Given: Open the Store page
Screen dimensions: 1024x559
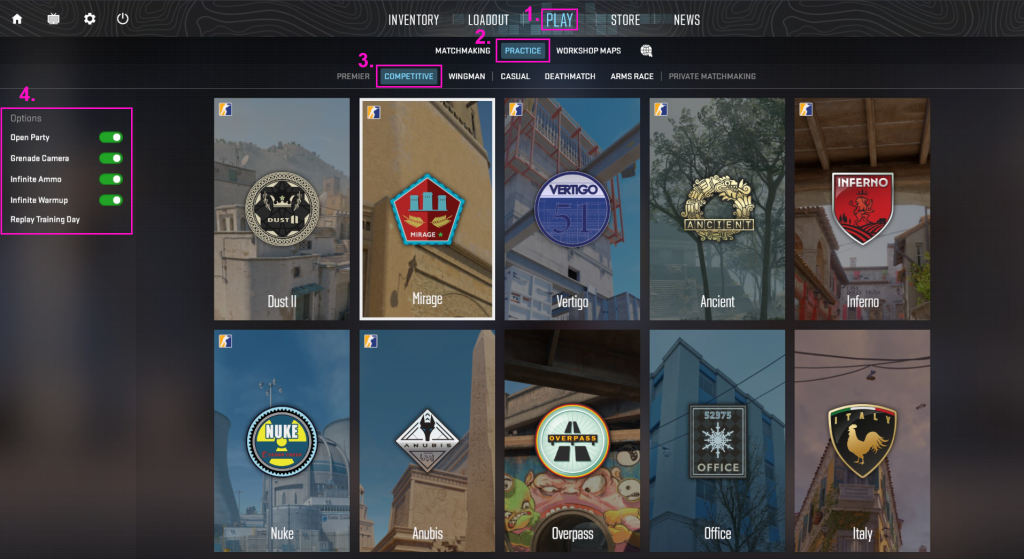Looking at the screenshot, I should click(x=625, y=20).
